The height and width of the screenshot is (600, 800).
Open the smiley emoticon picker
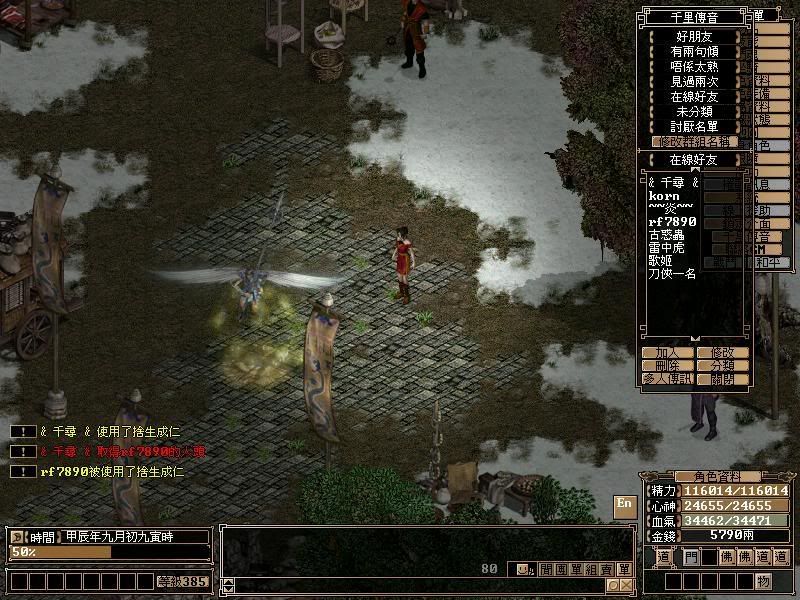(523, 569)
